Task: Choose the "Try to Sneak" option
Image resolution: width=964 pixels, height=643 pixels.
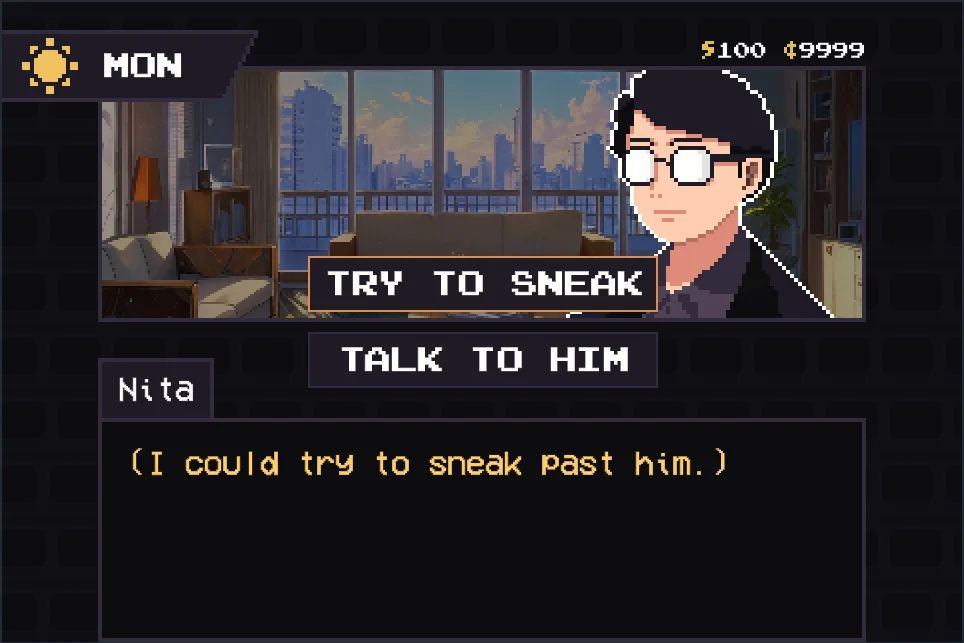Action: tap(483, 284)
